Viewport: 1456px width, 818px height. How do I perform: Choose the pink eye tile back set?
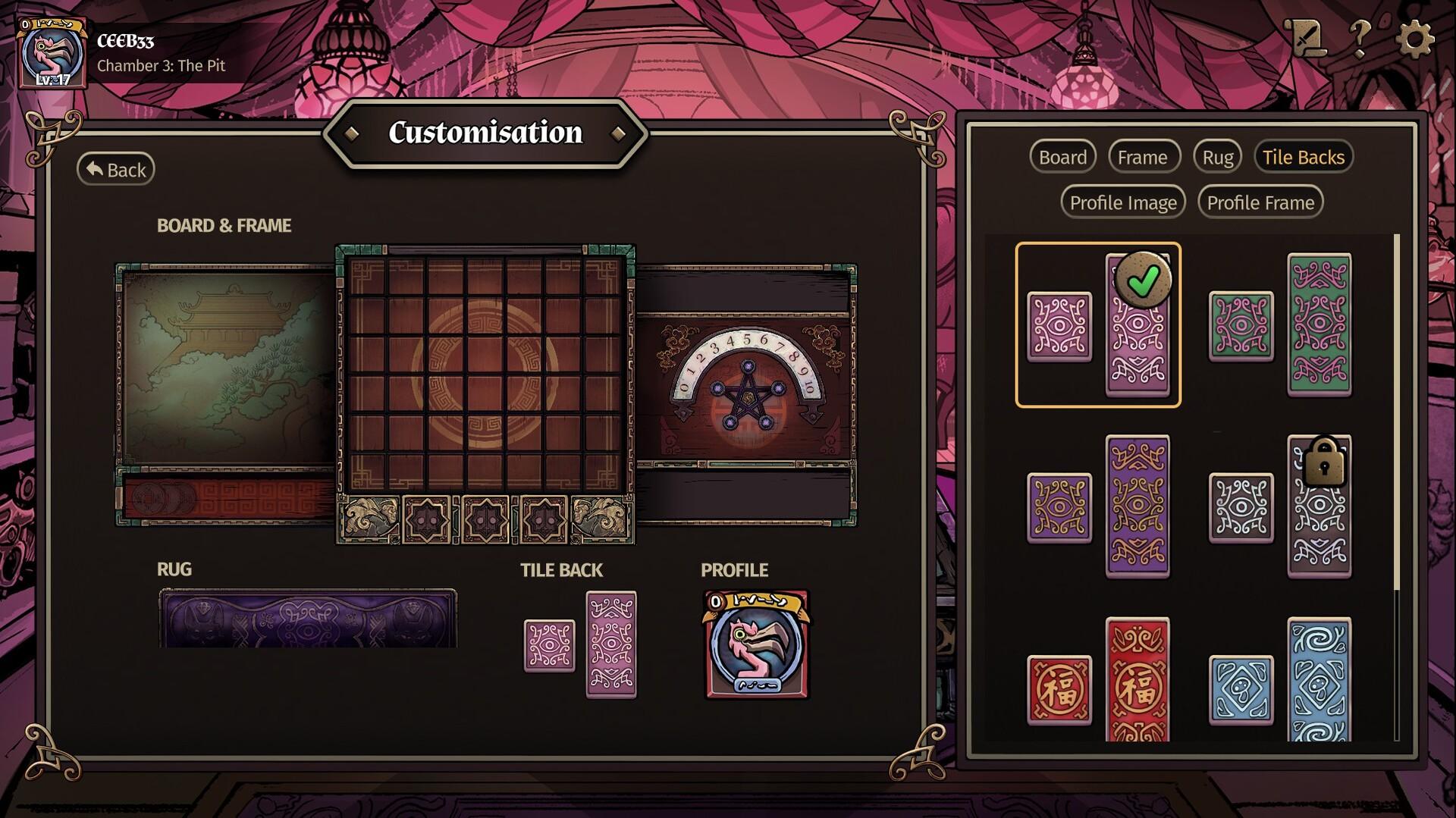[1098, 325]
